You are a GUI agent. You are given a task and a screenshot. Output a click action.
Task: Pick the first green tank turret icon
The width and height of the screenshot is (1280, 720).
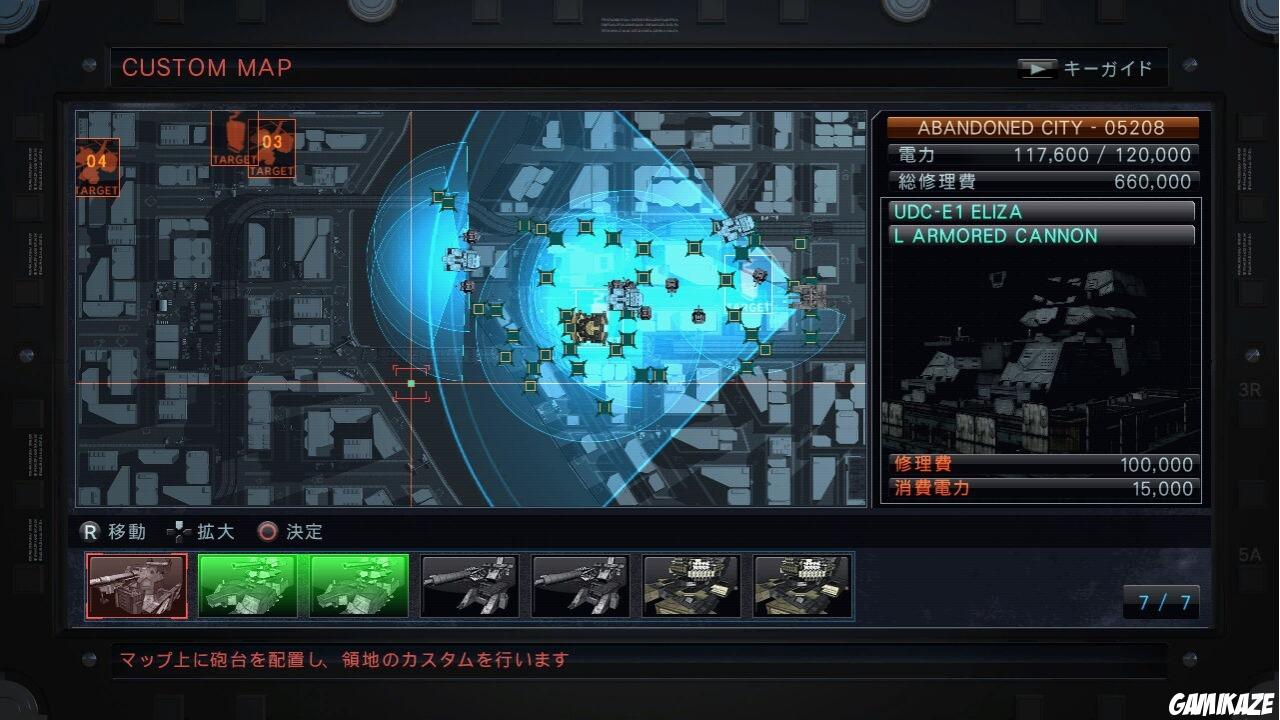[x=247, y=586]
